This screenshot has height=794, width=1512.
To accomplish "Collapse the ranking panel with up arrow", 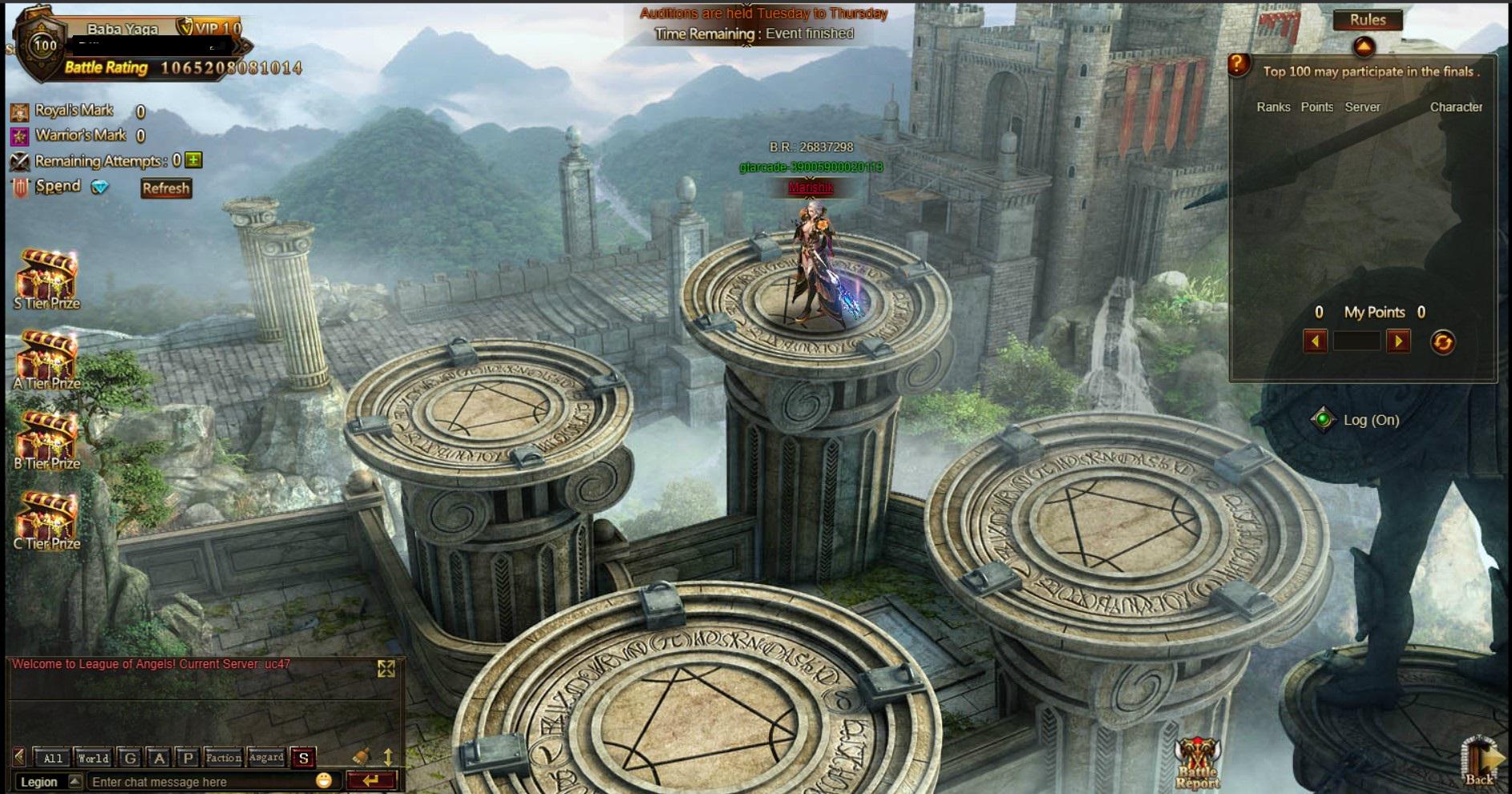I will coord(1364,47).
